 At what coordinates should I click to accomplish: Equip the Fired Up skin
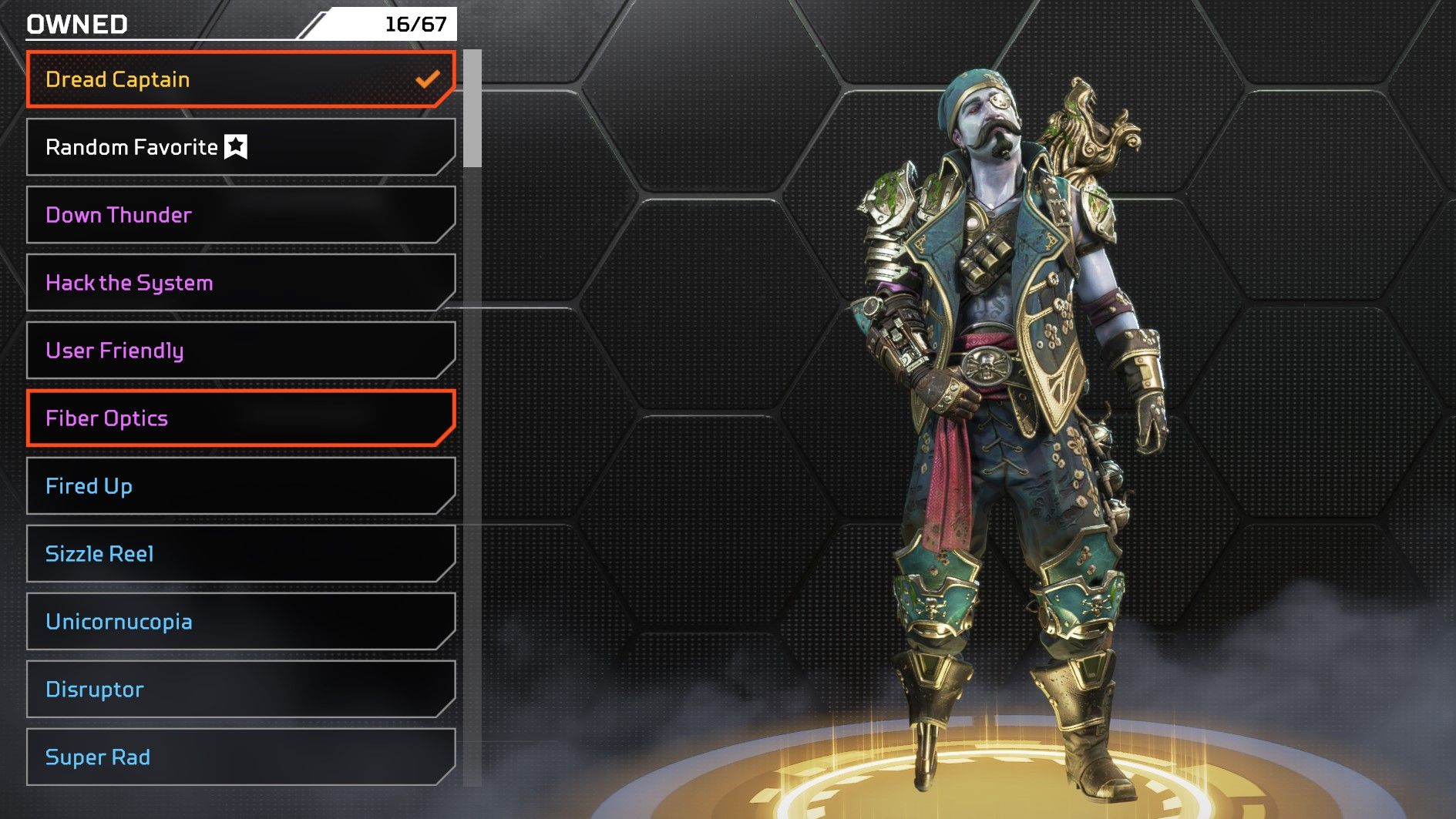point(240,486)
